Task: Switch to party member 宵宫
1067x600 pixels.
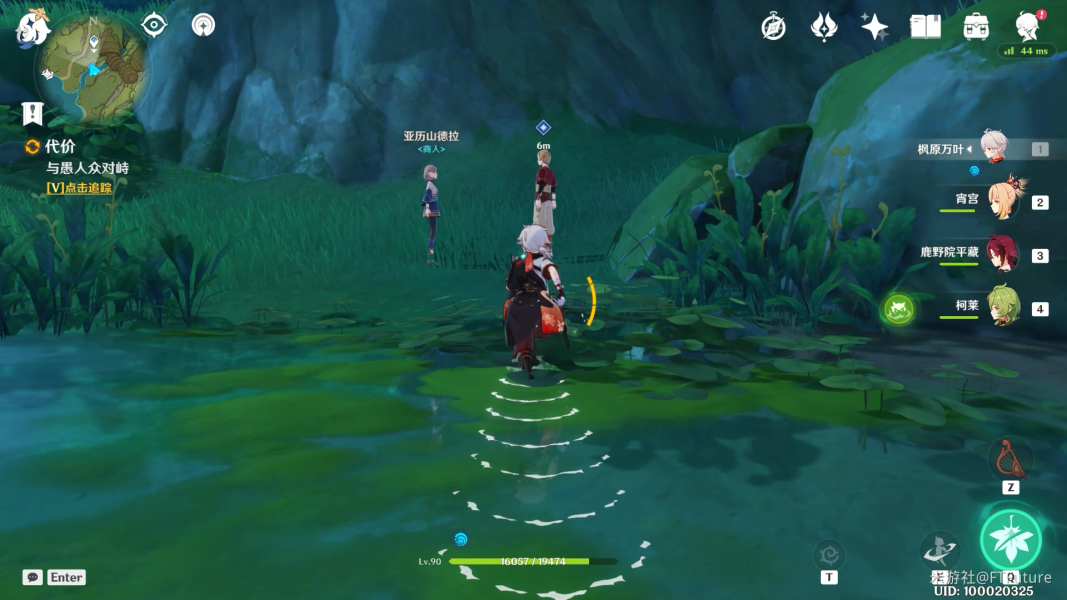Action: pyautogui.click(x=1002, y=200)
